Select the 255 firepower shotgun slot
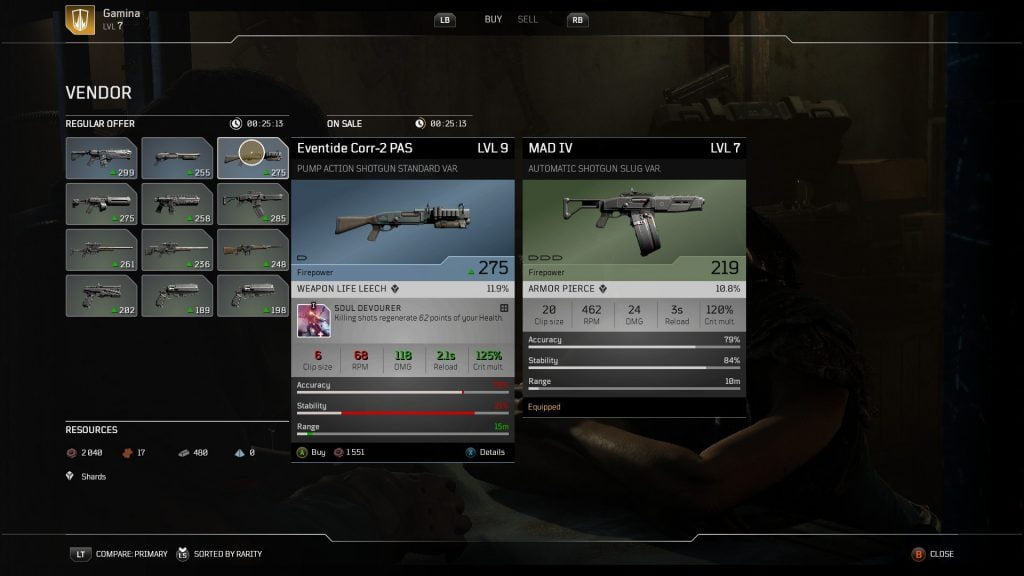 tap(177, 157)
